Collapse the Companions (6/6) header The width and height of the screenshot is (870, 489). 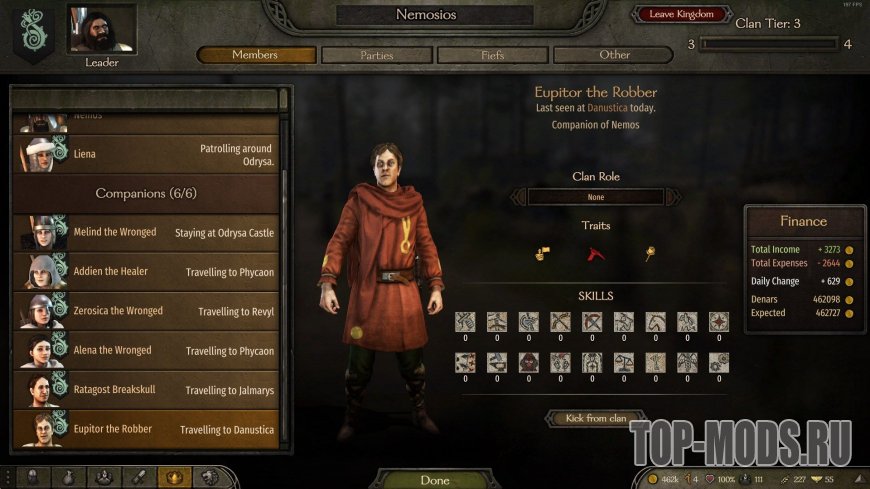tap(146, 193)
